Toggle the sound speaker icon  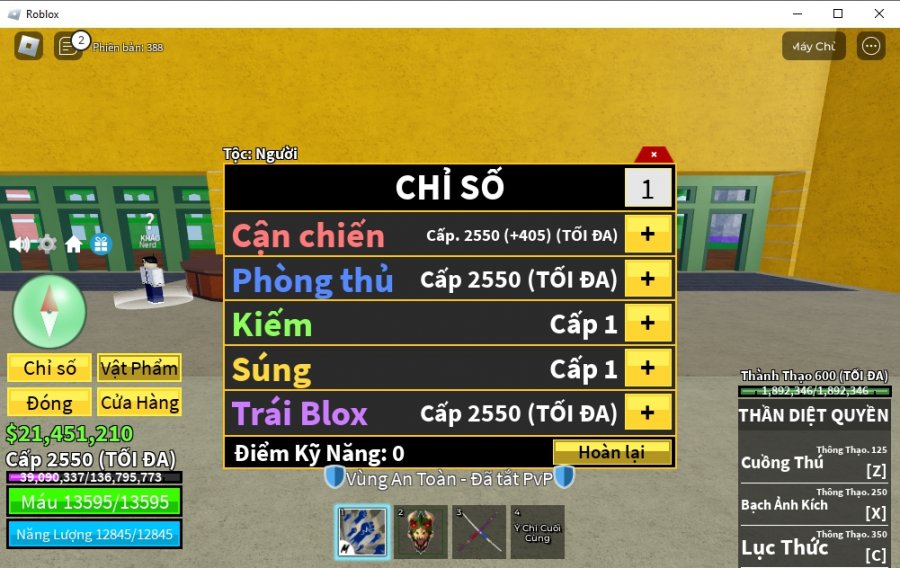coord(19,243)
